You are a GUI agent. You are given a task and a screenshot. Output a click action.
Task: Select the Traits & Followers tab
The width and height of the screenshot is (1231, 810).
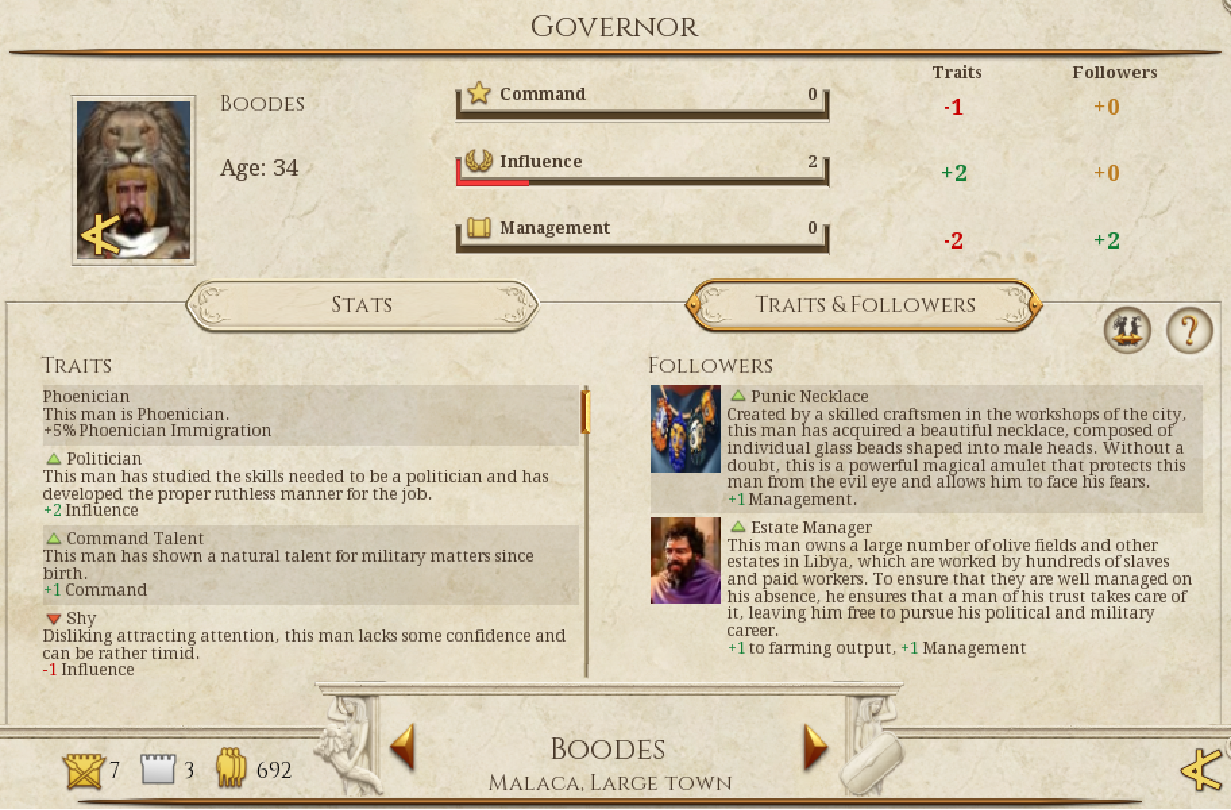point(864,304)
